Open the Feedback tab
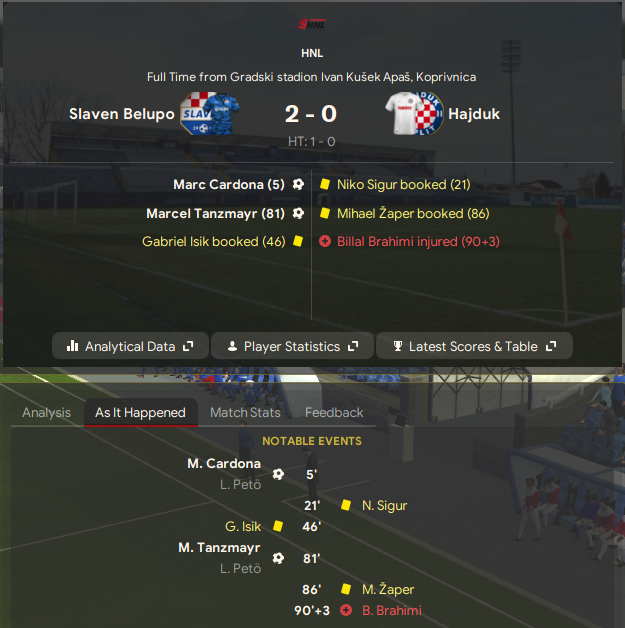The height and width of the screenshot is (628, 625). click(x=334, y=412)
